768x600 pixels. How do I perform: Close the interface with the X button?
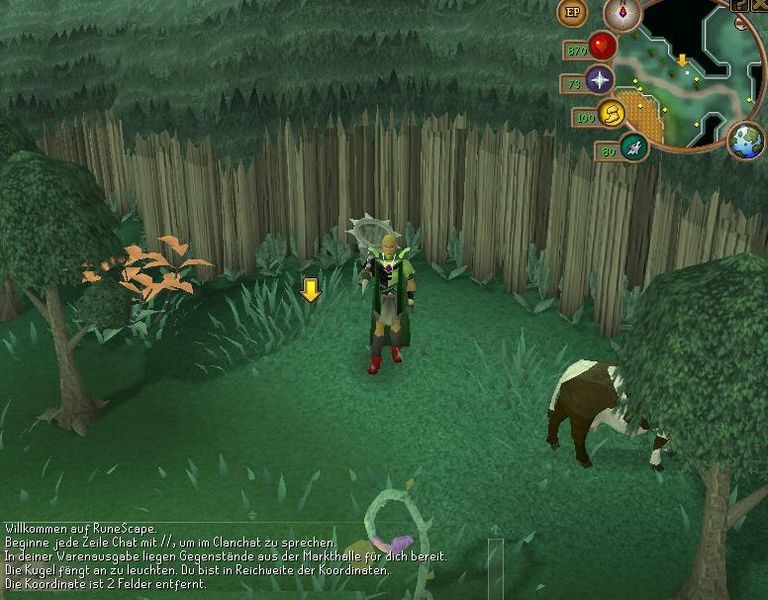pyautogui.click(x=759, y=5)
